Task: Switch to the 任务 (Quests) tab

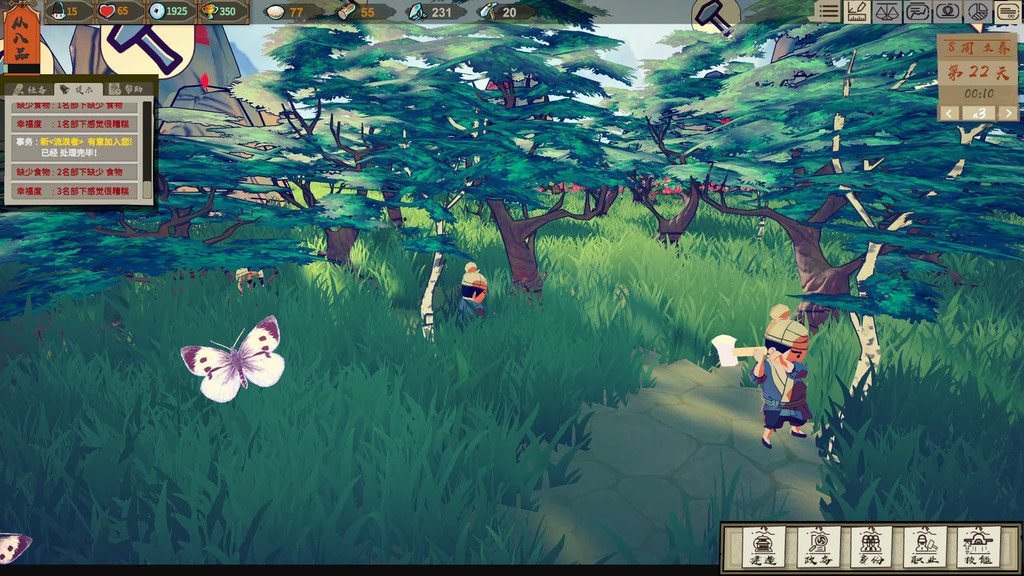Action: [x=31, y=89]
